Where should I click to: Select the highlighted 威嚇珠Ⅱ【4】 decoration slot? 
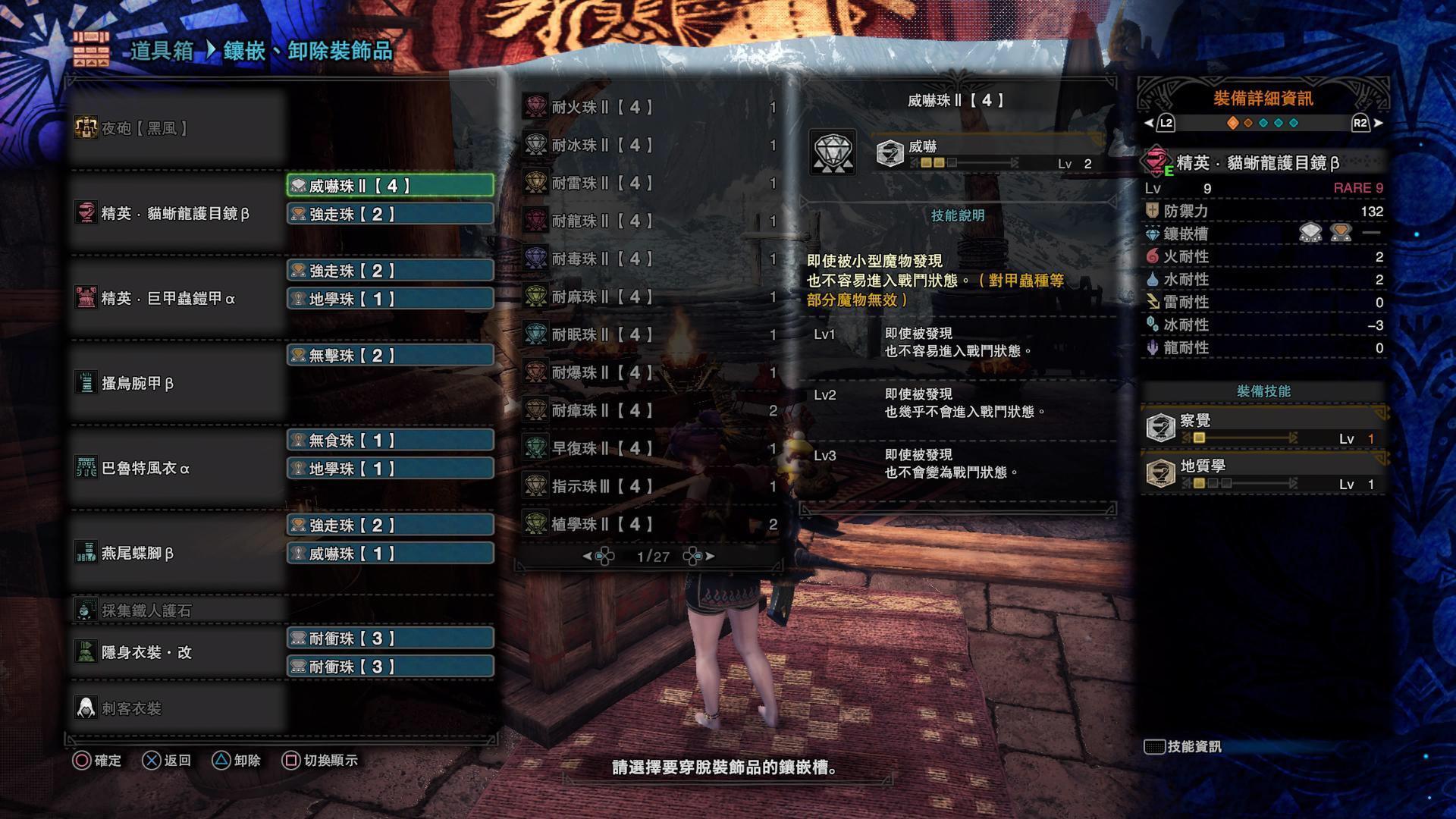click(x=390, y=186)
